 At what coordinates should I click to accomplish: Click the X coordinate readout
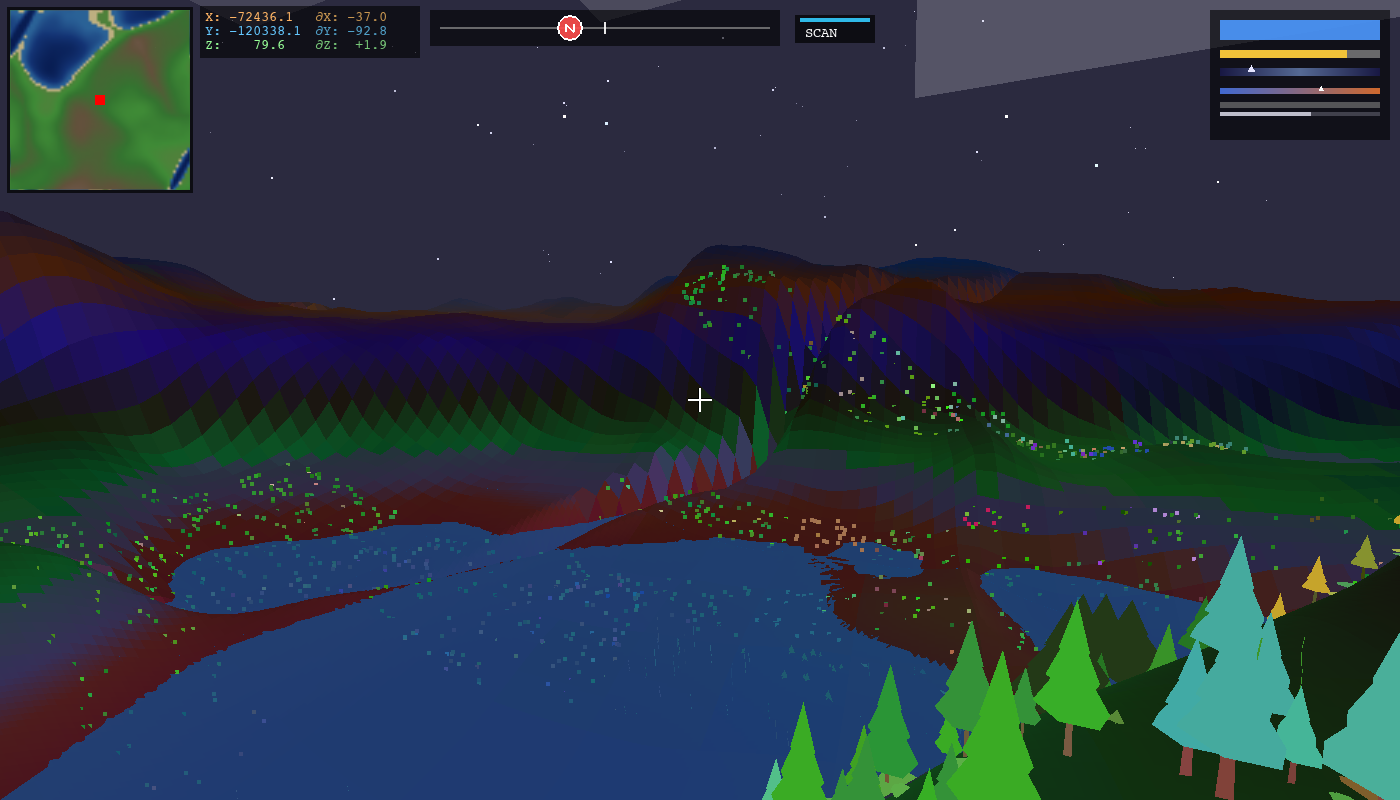250,16
